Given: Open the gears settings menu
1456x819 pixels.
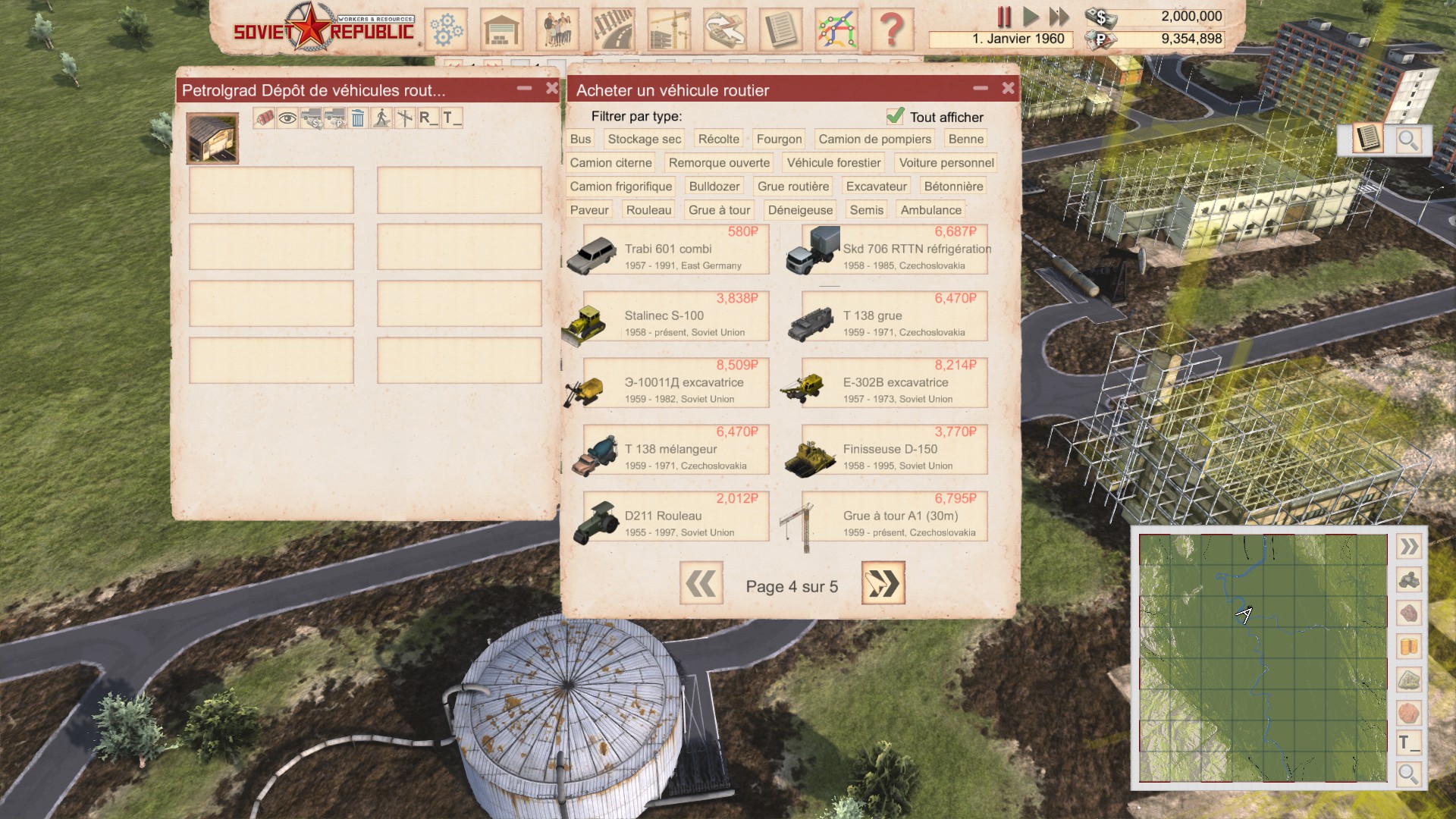Looking at the screenshot, I should tap(447, 30).
